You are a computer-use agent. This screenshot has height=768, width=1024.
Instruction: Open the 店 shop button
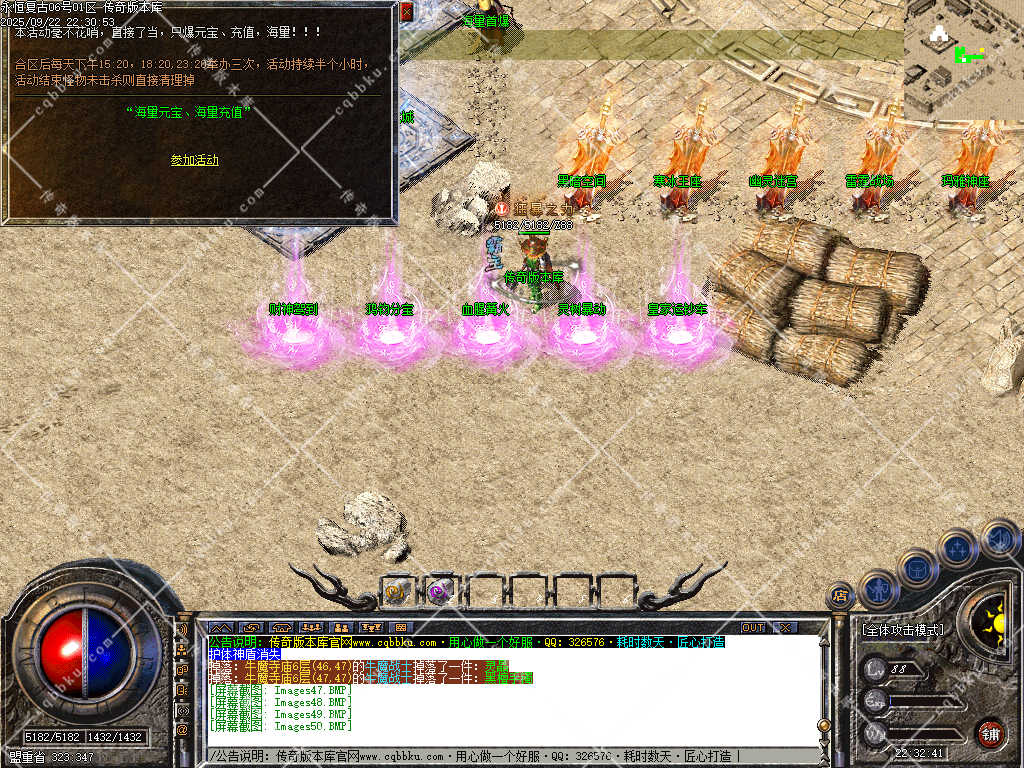(840, 597)
